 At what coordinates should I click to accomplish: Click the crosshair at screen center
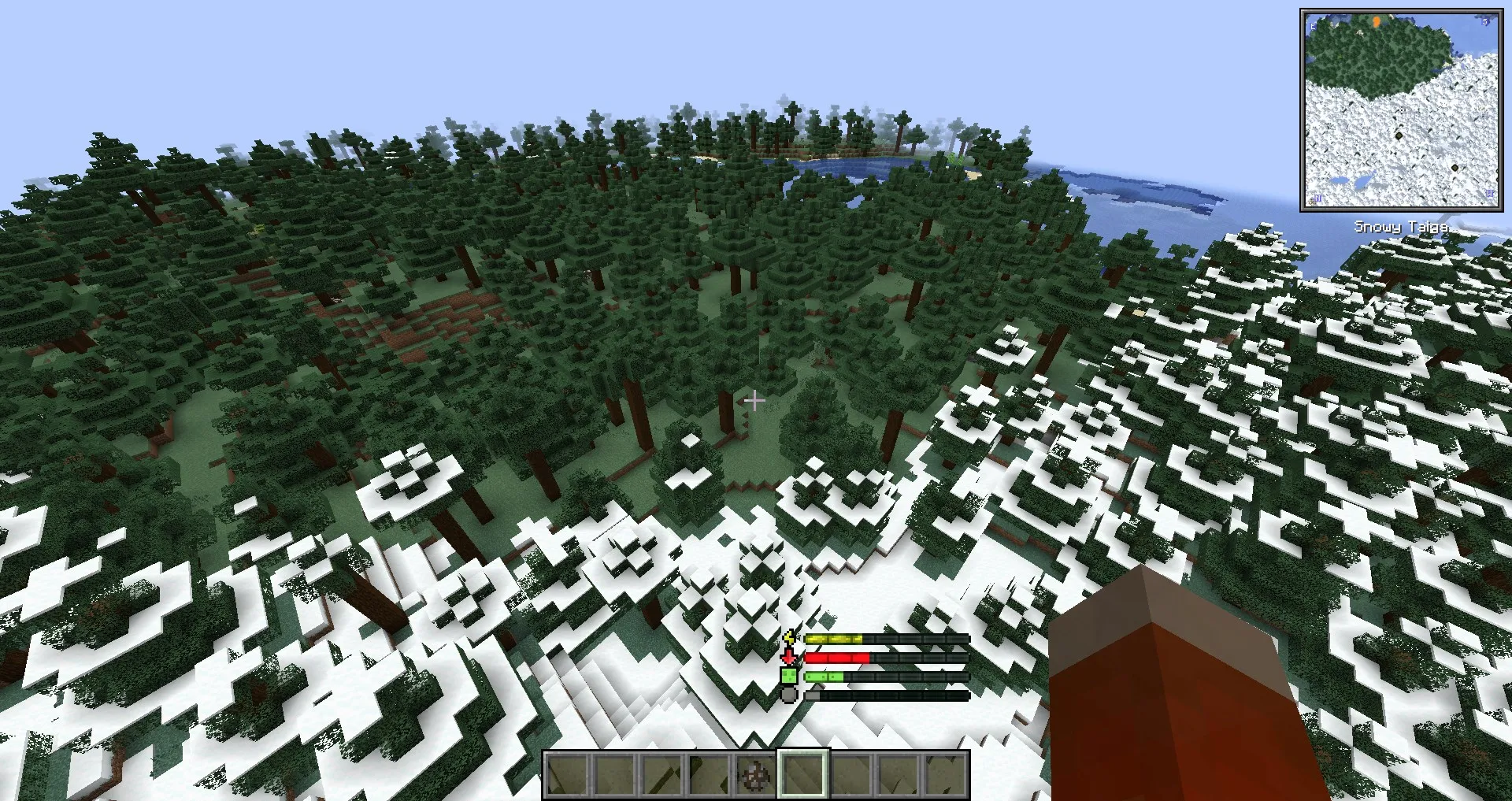tap(754, 402)
